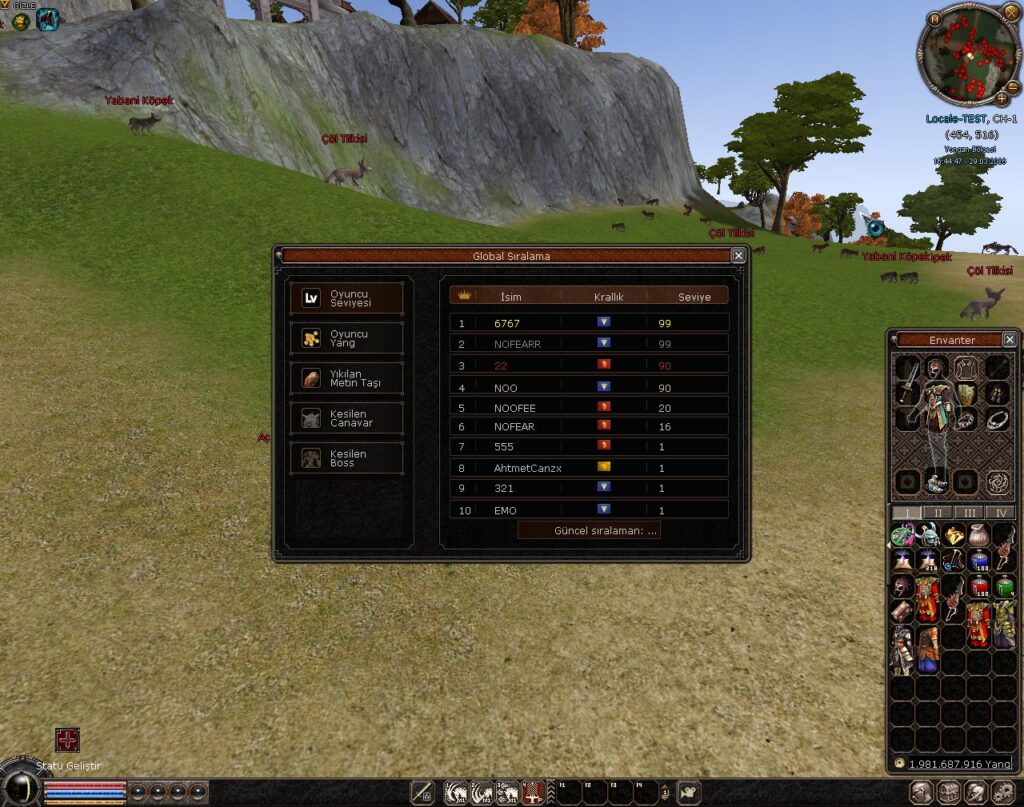This screenshot has height=807, width=1024.
Task: Show the Yıkılan Metin Taşı ranking
Action: (x=346, y=378)
